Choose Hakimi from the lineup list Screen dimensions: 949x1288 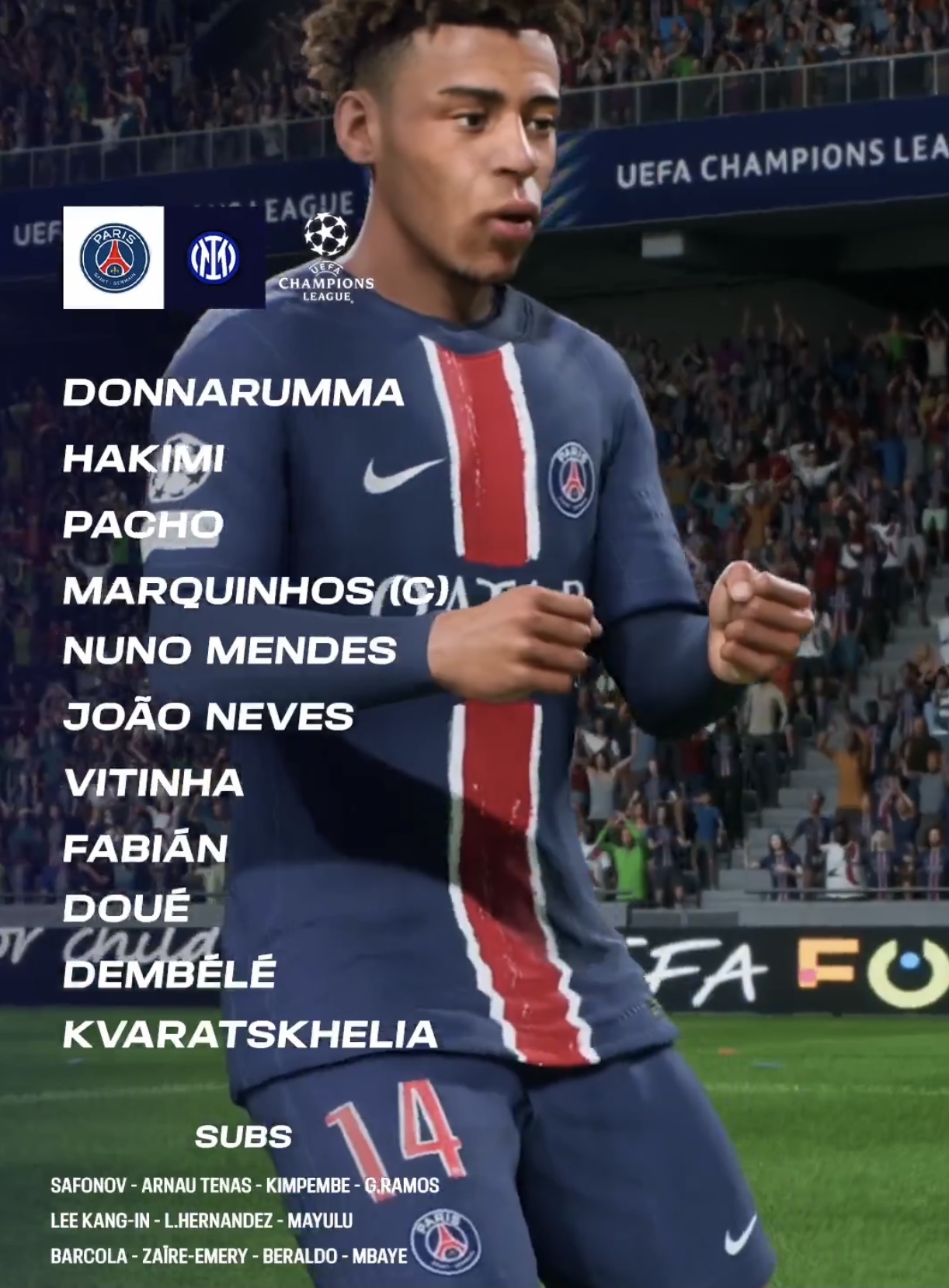(x=144, y=459)
